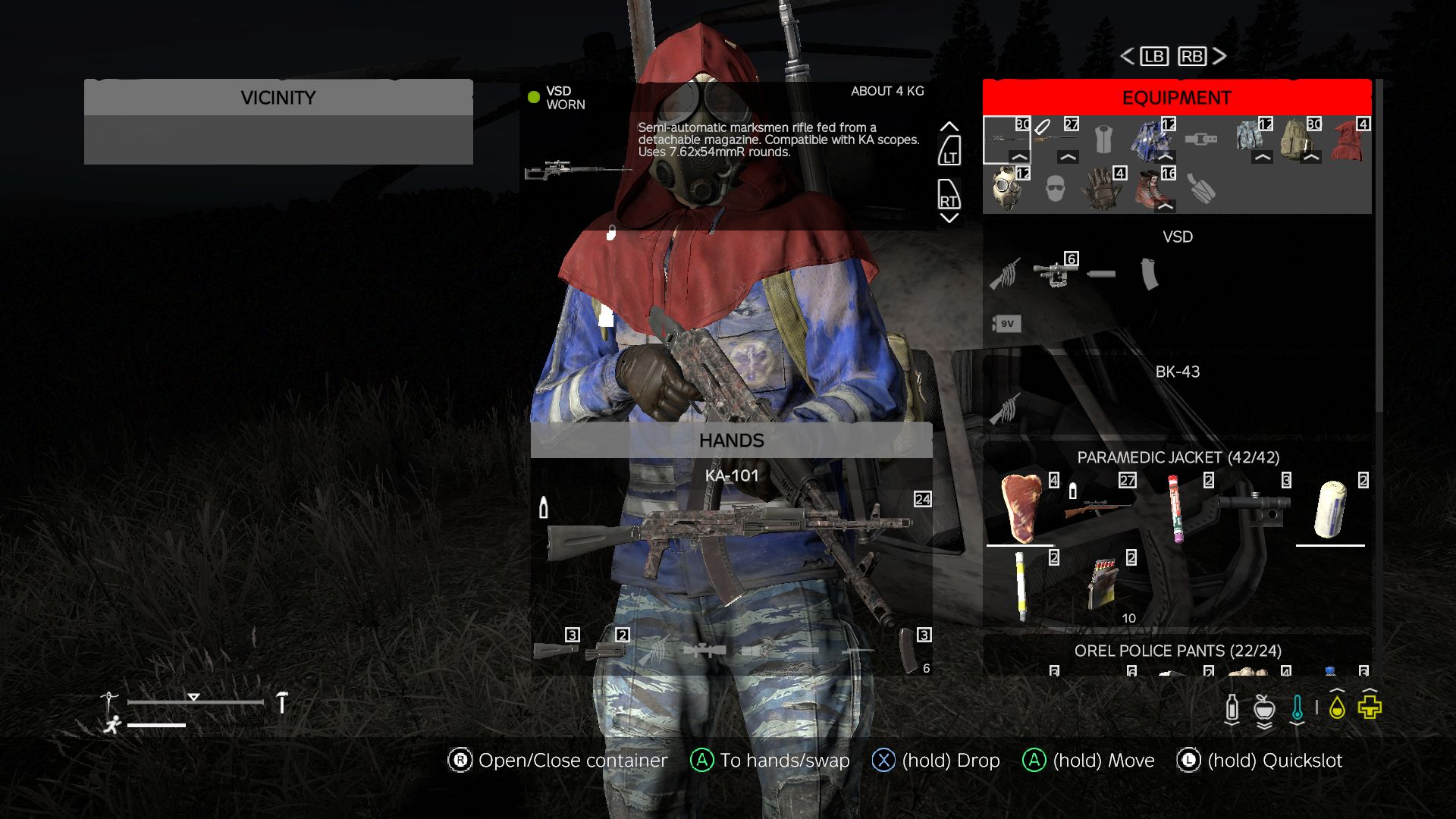Select the gas mask in Equipment
Screen dimensions: 1456x819
point(1006,192)
